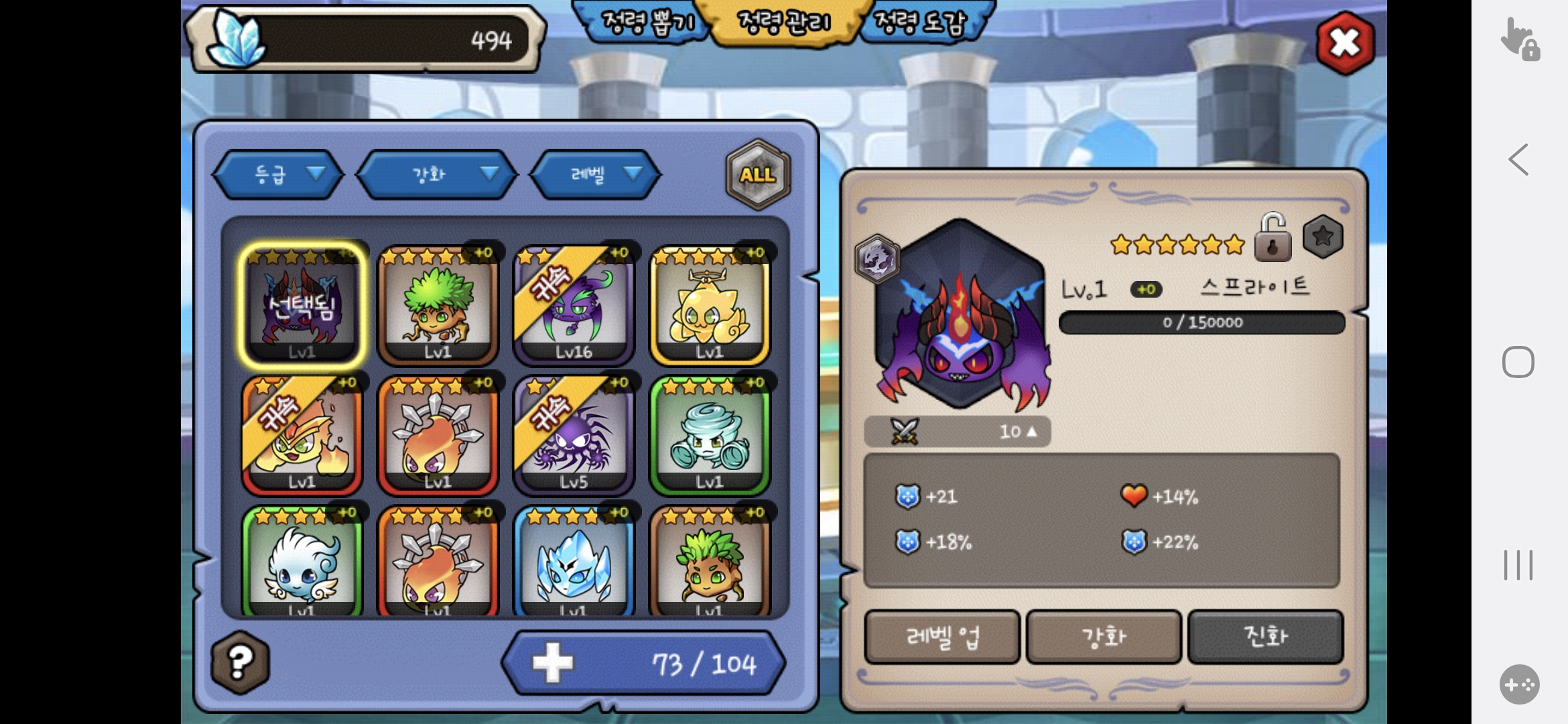The width and height of the screenshot is (1568, 724).
Task: Toggle the padlock on the selected spirit
Action: pyautogui.click(x=1272, y=238)
